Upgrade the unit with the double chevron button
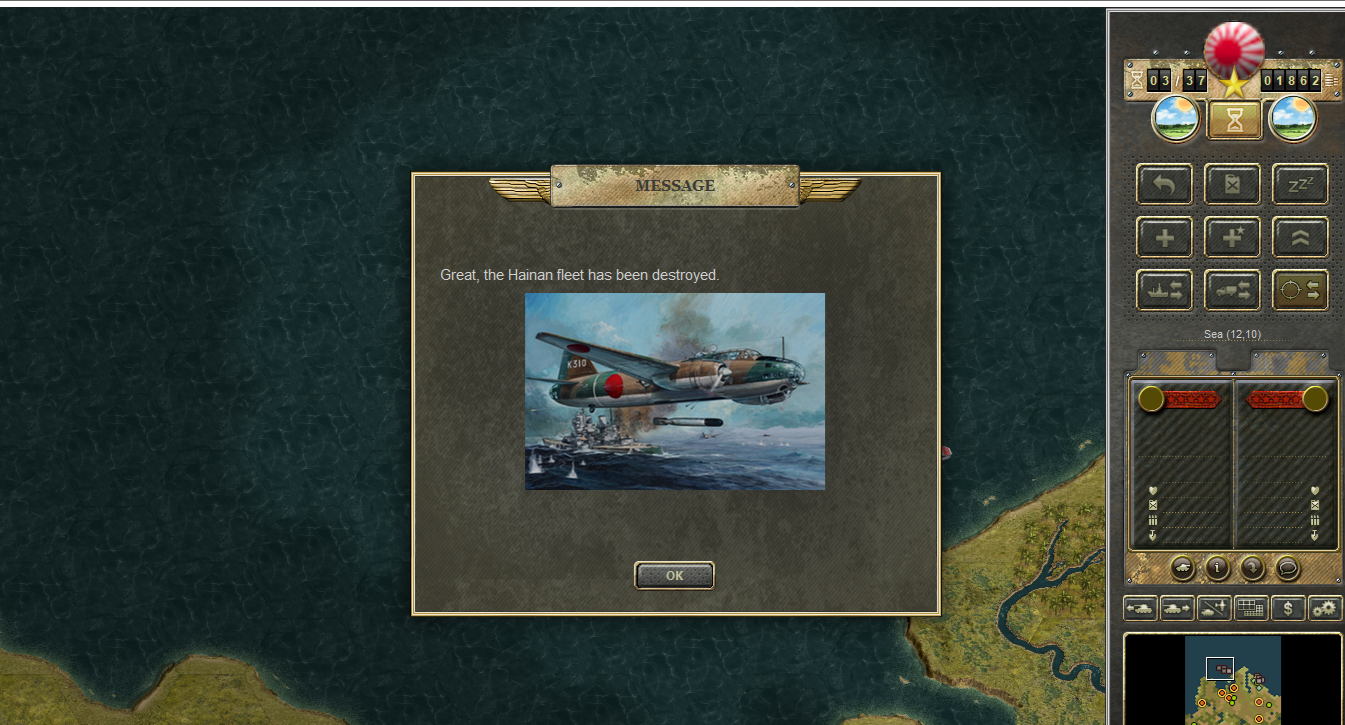 point(1300,237)
